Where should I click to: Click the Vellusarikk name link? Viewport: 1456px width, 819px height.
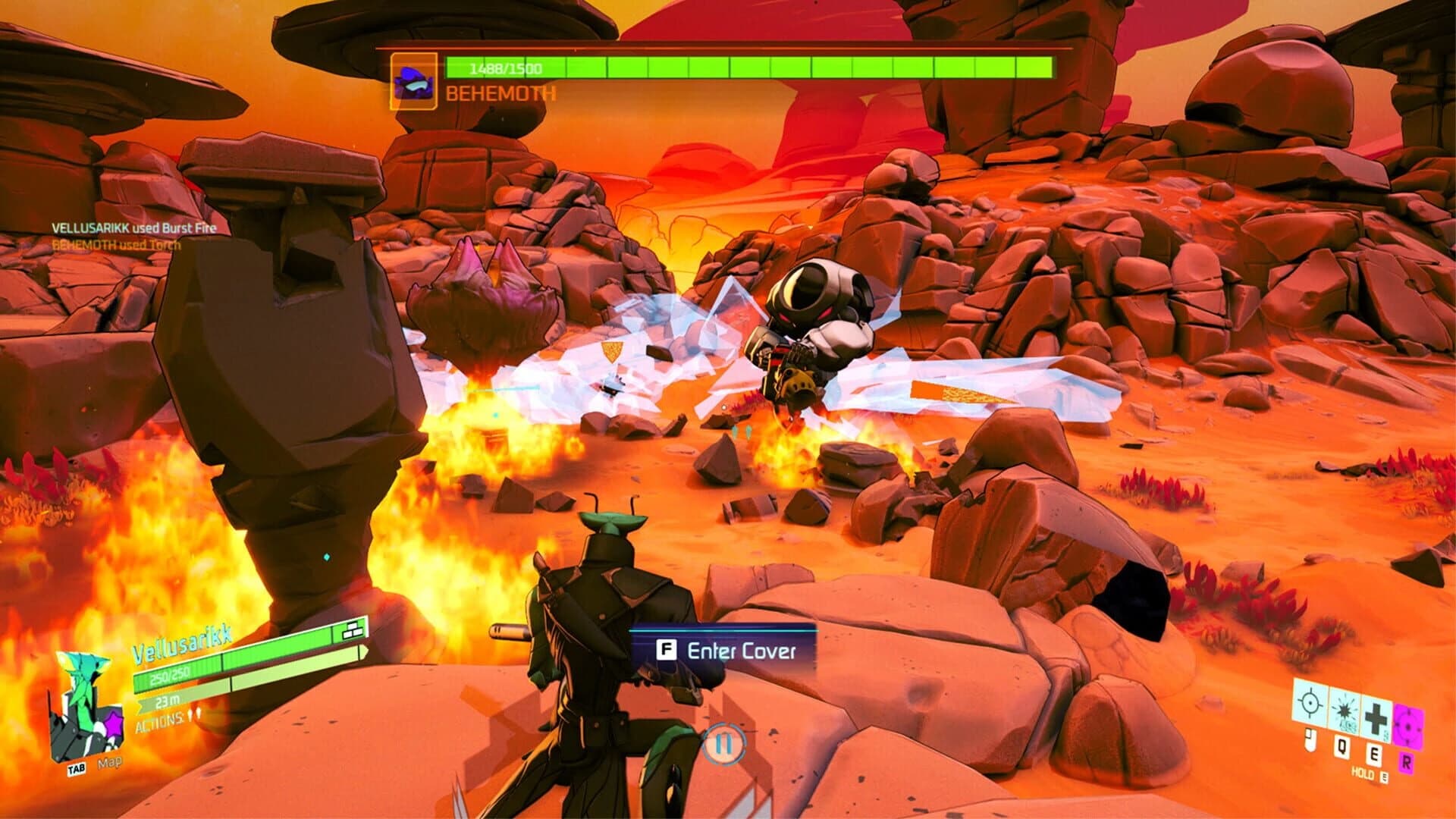coord(183,645)
